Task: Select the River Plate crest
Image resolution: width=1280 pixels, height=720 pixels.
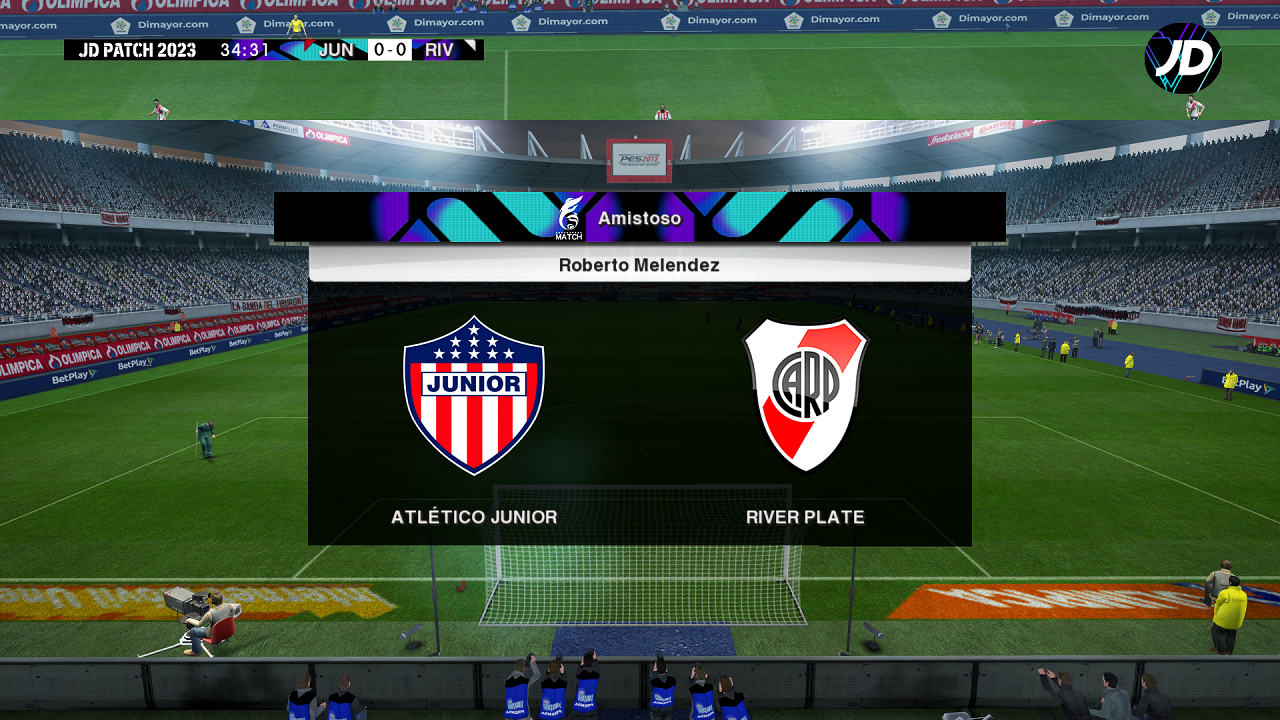Action: pos(805,394)
